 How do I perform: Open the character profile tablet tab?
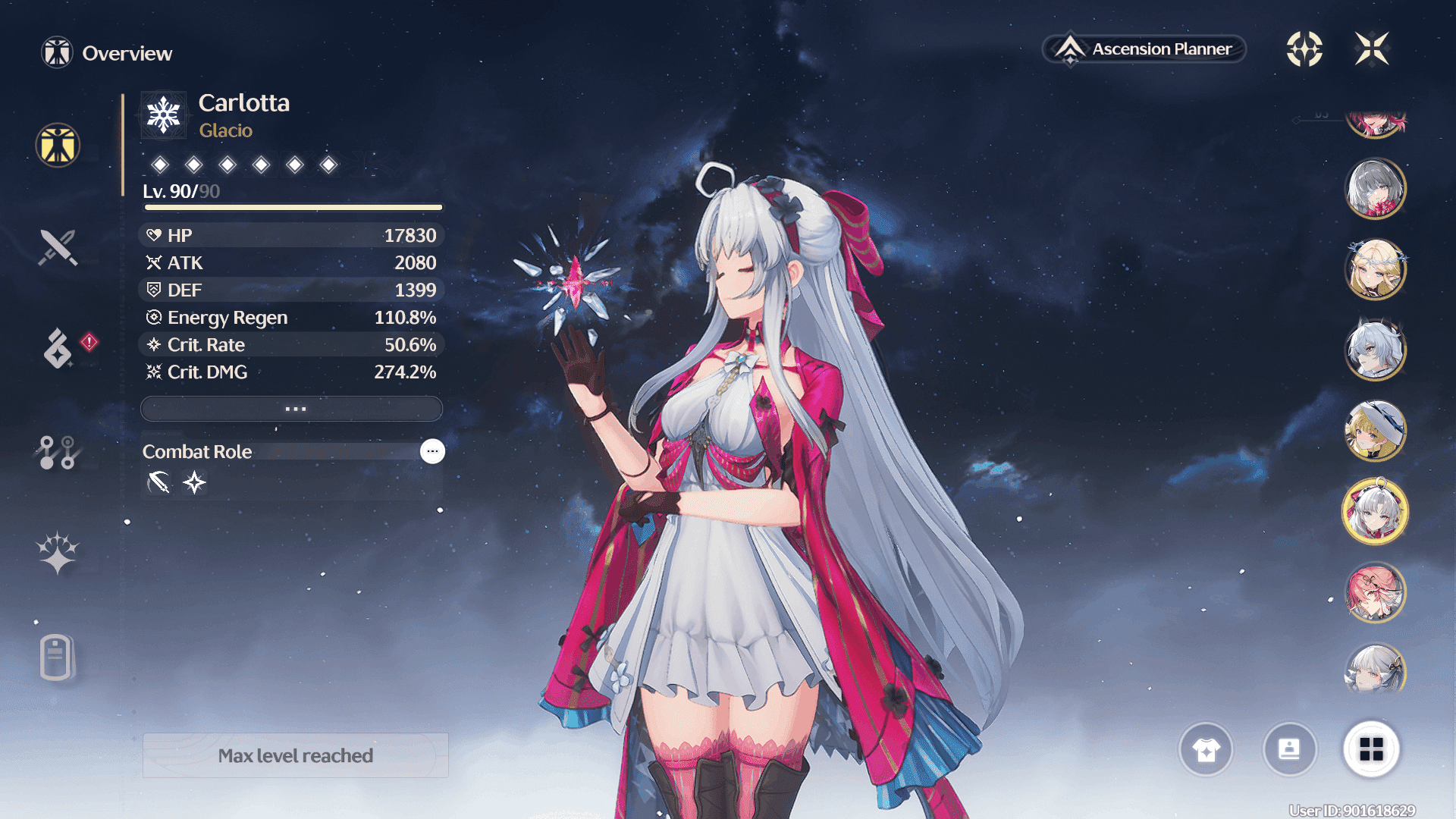[x=56, y=657]
